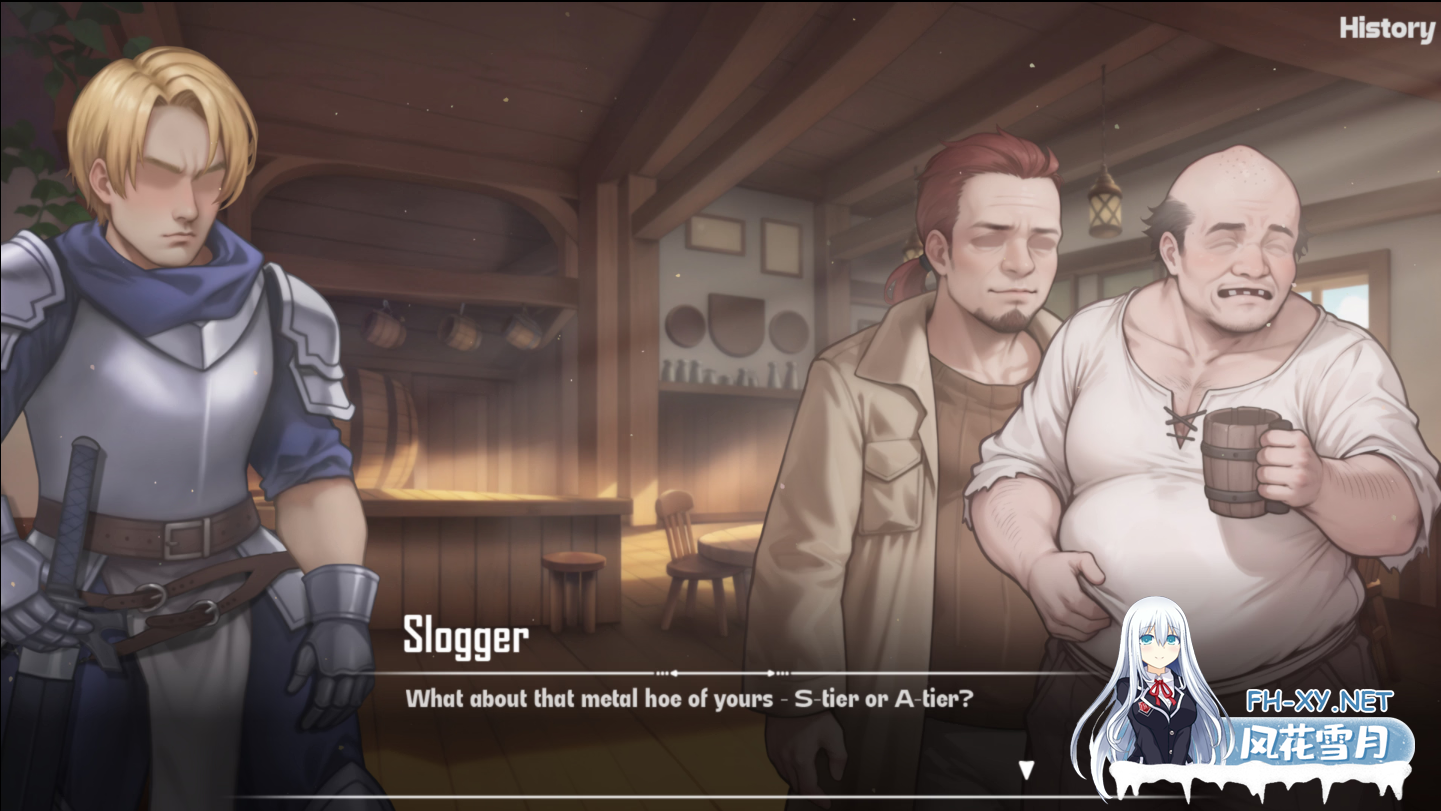Advance dialogue with the white arrow indicator
This screenshot has width=1441, height=811.
pos(1025,769)
